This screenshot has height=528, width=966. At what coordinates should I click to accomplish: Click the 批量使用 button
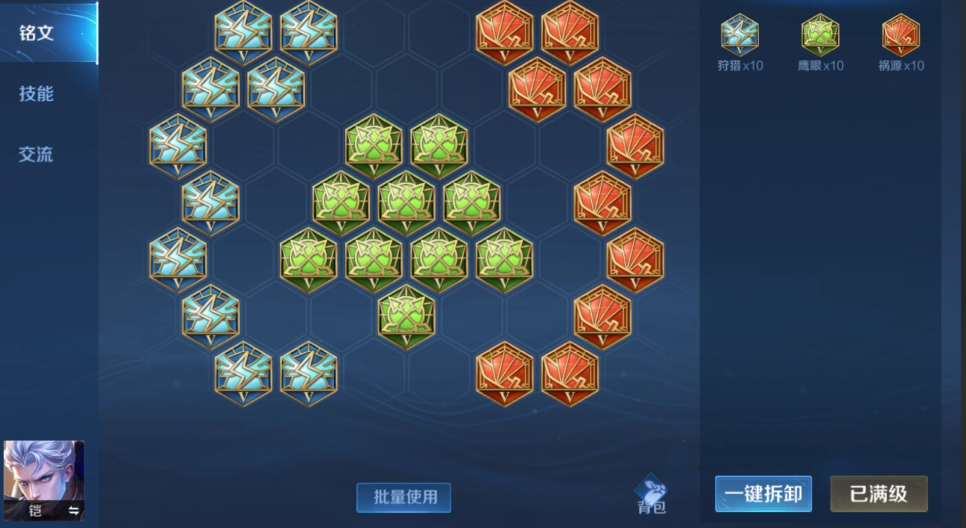pos(404,497)
